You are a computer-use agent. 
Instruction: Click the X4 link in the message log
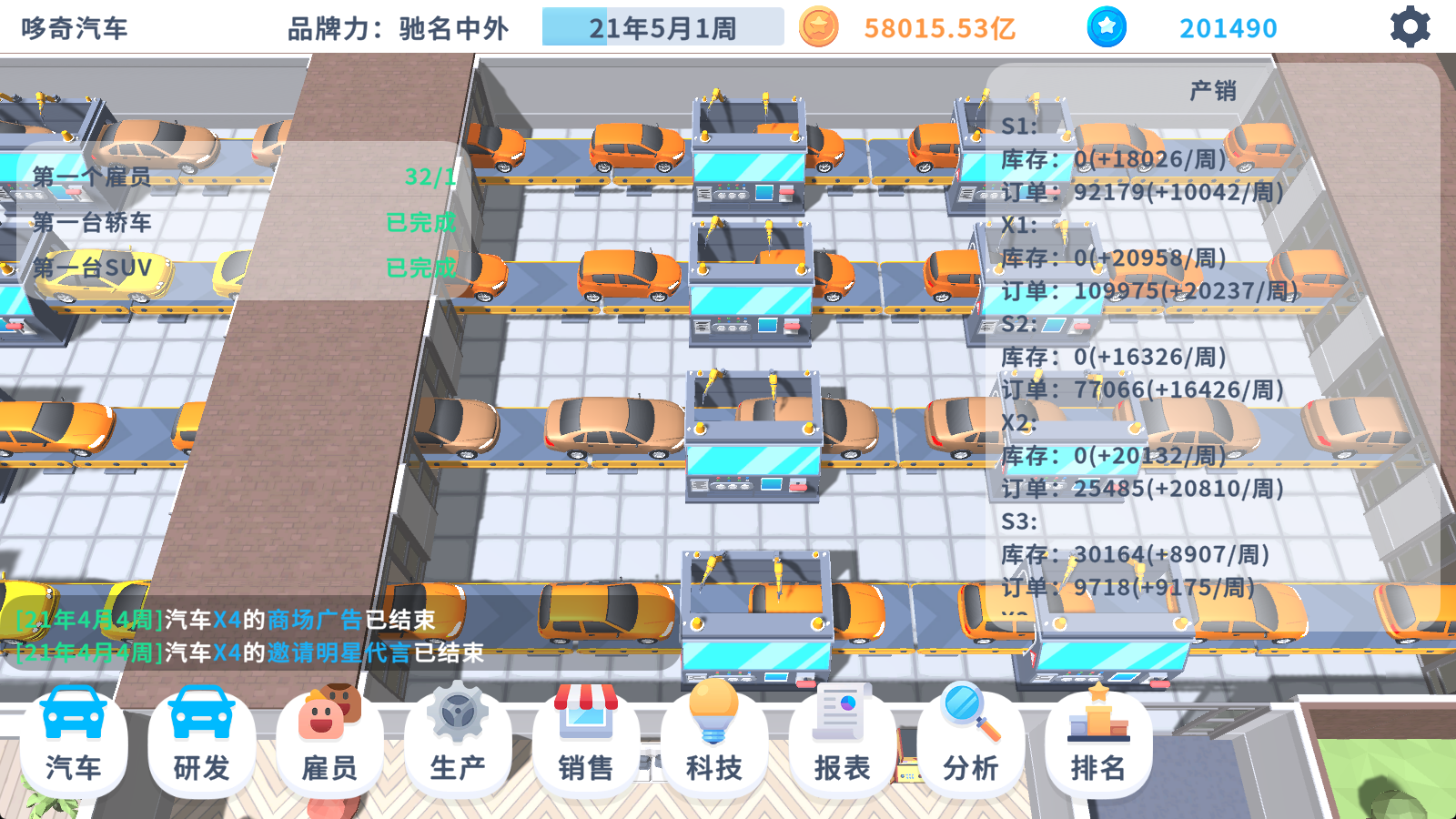coord(227,616)
